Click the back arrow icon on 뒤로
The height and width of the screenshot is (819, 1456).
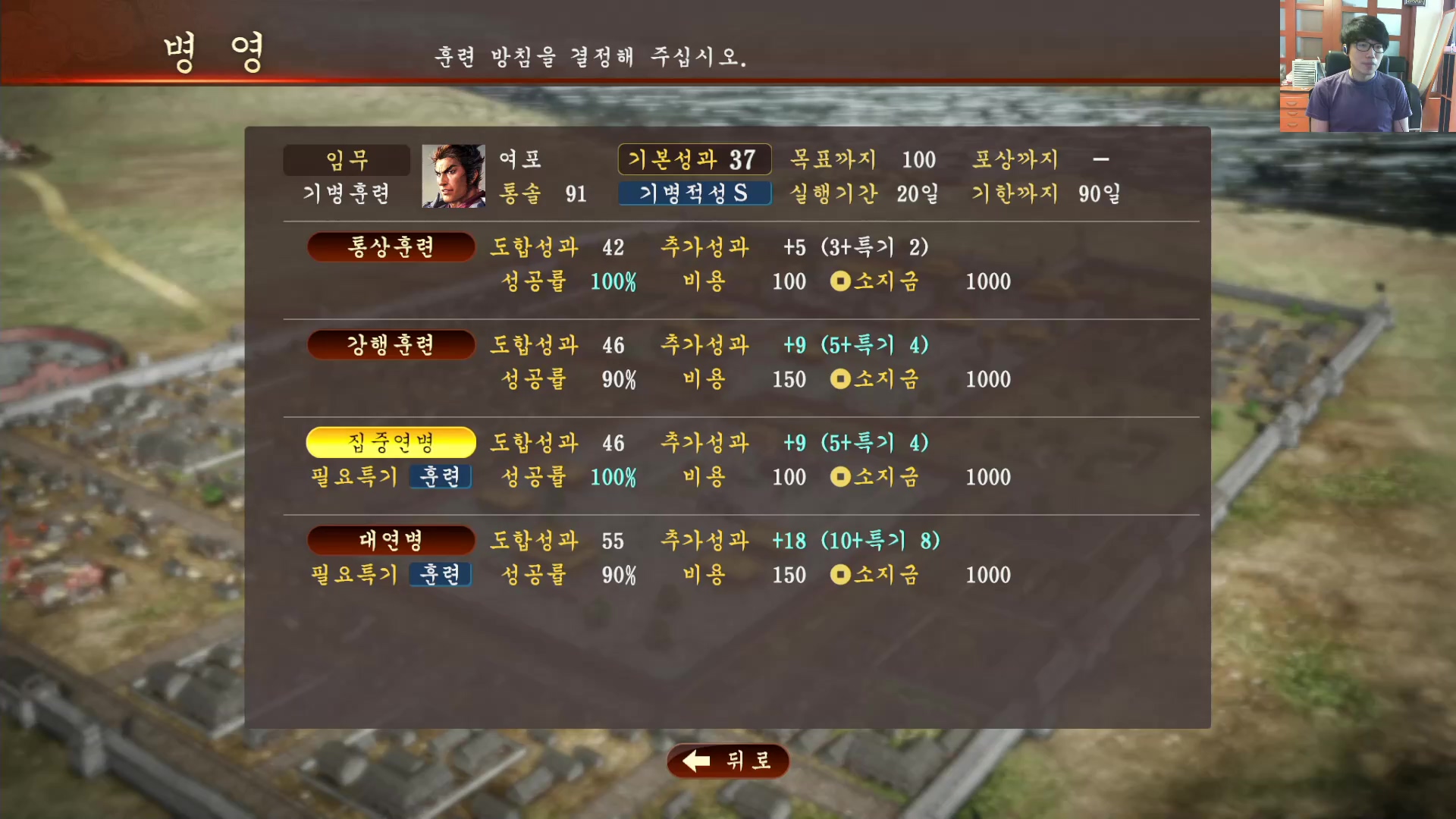695,761
